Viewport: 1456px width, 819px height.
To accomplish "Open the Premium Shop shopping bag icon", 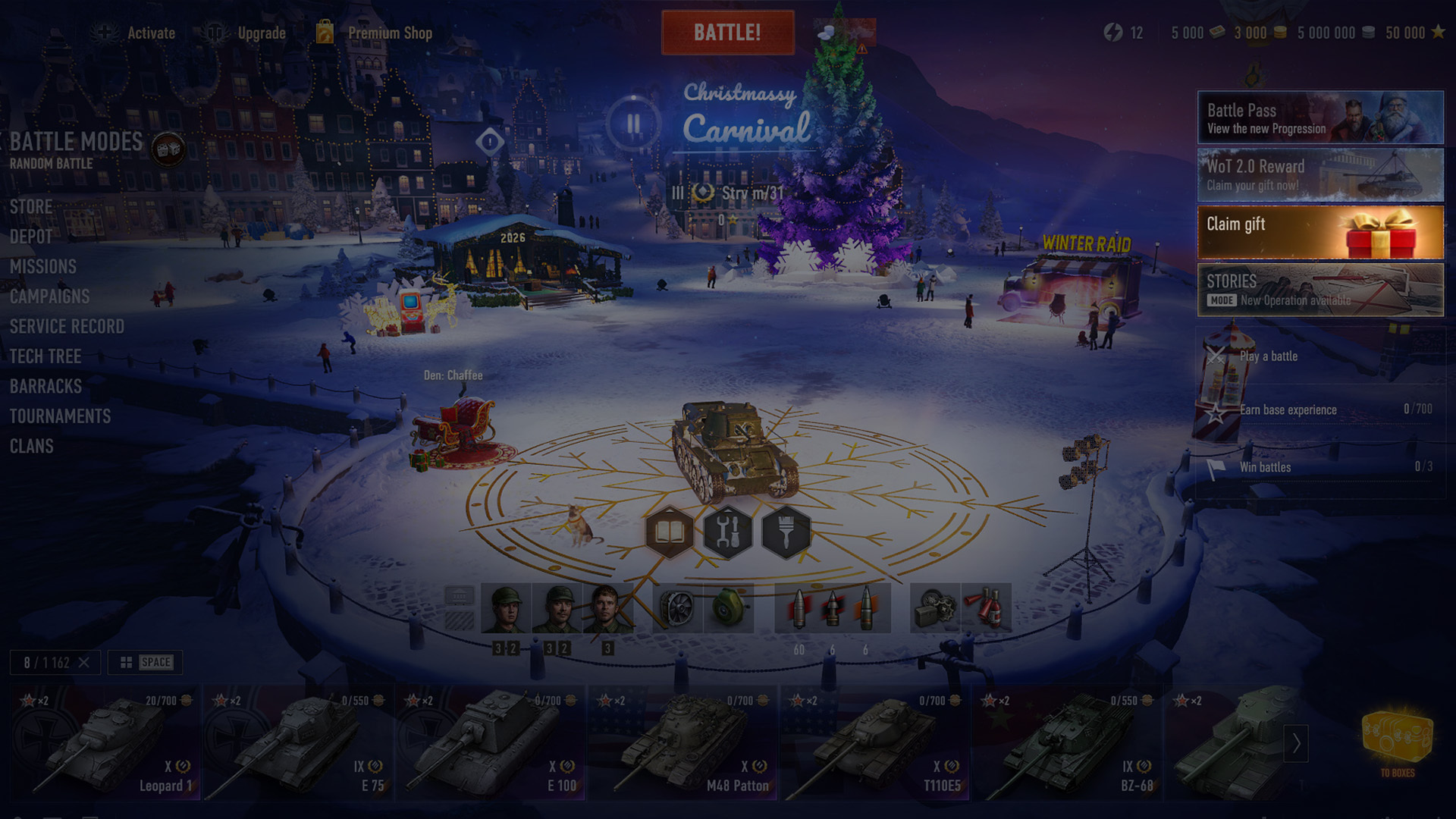I will coord(325,33).
